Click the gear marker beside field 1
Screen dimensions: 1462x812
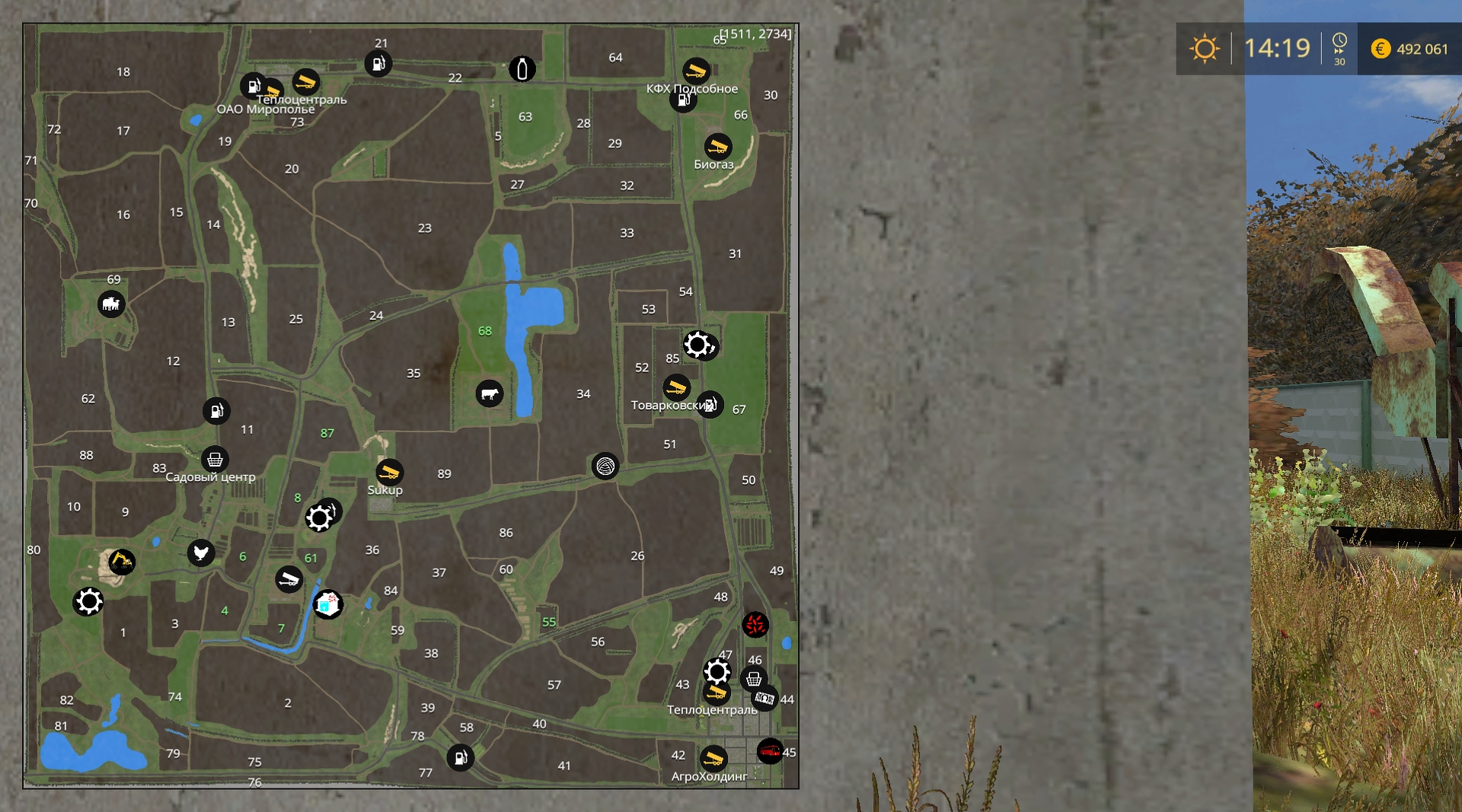click(x=88, y=602)
